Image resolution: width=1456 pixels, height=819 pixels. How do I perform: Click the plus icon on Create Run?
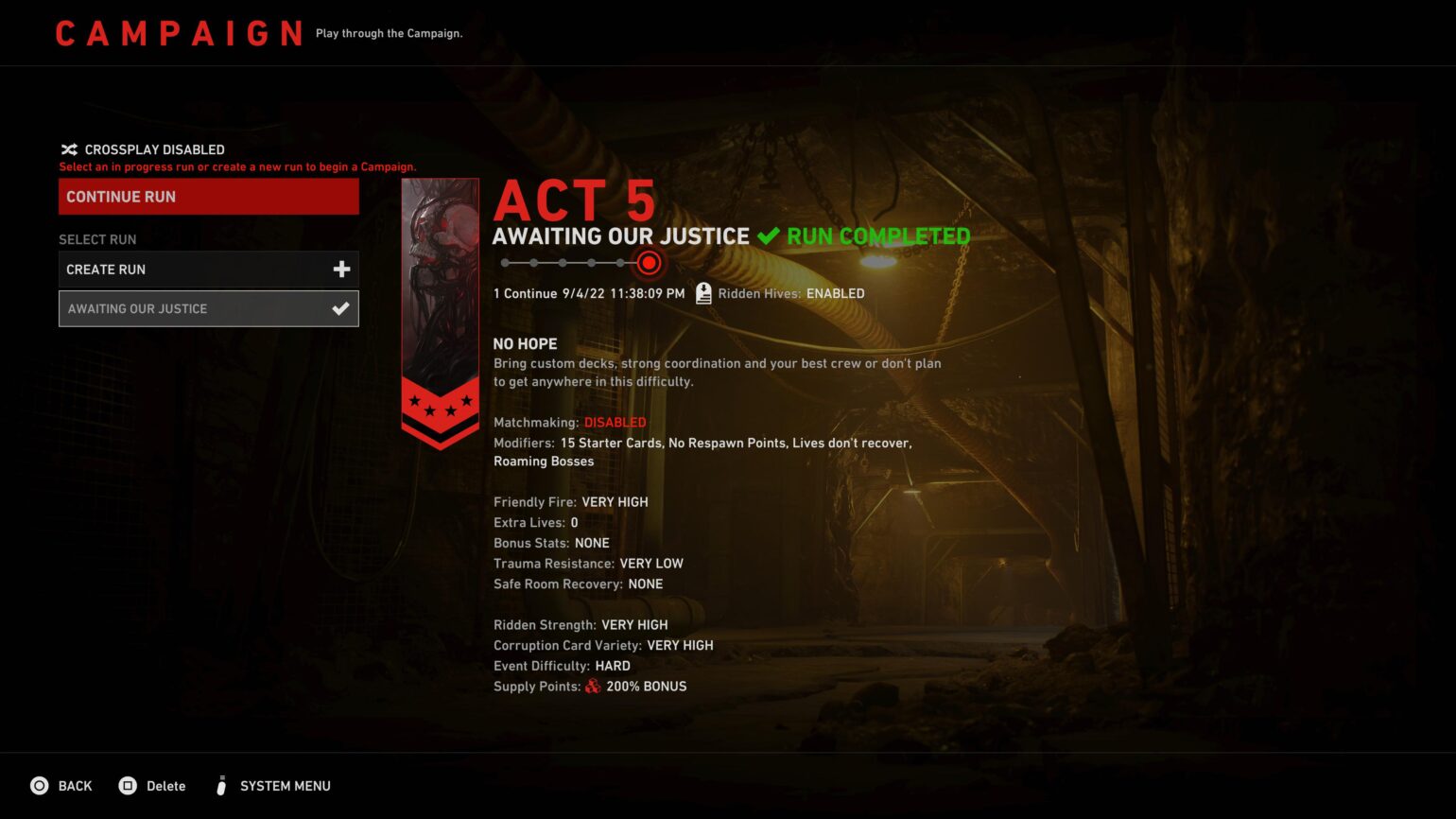[341, 270]
